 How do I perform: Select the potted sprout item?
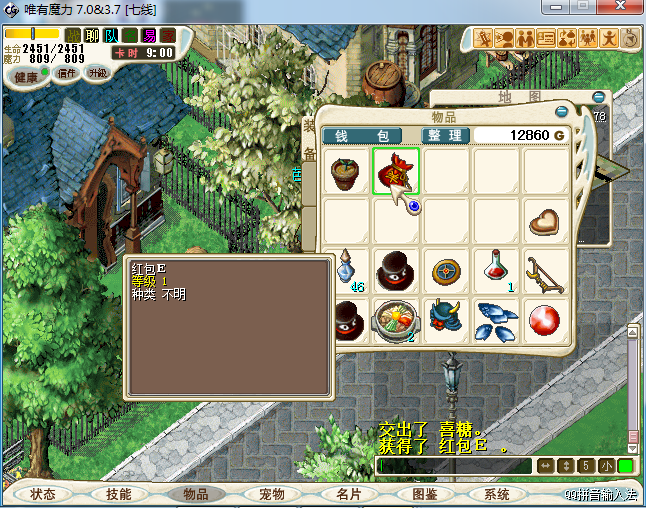(x=346, y=172)
